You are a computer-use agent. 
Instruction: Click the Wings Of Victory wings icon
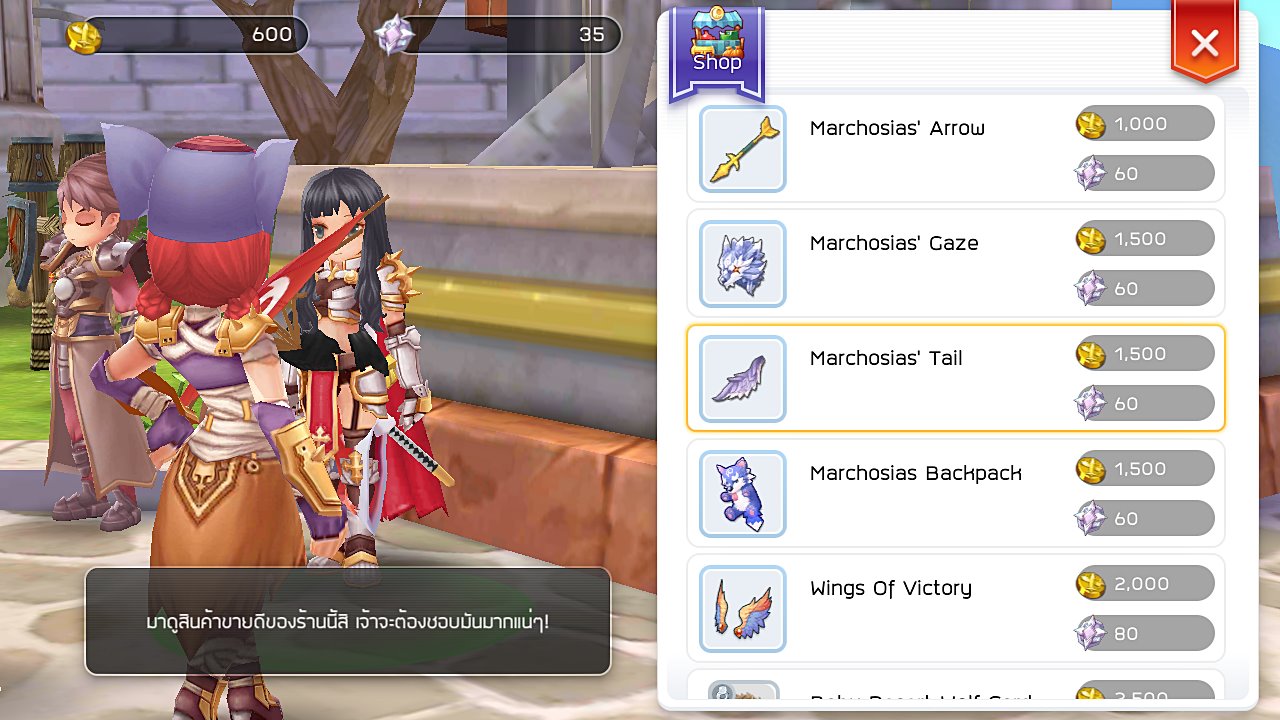(x=742, y=608)
